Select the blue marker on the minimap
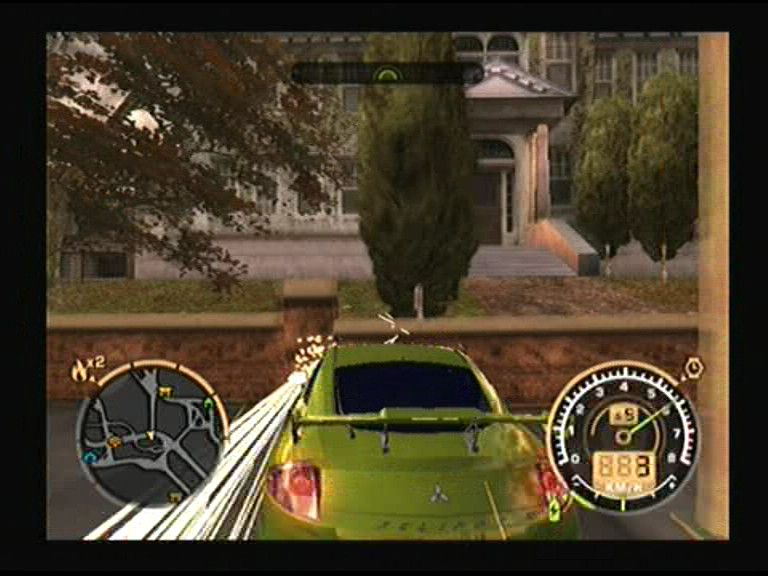 (x=90, y=456)
